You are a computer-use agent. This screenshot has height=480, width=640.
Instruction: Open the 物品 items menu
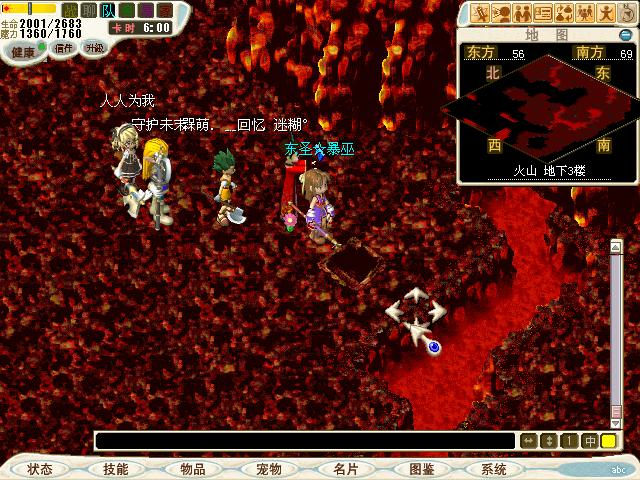pyautogui.click(x=192, y=468)
